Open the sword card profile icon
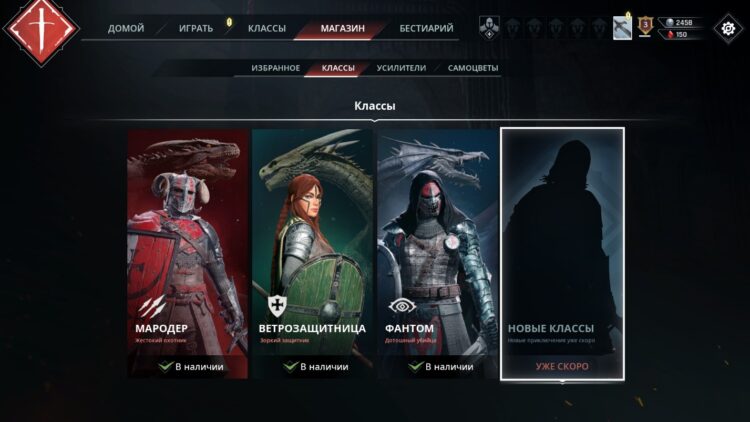Viewport: 750px width, 422px height. pos(622,28)
